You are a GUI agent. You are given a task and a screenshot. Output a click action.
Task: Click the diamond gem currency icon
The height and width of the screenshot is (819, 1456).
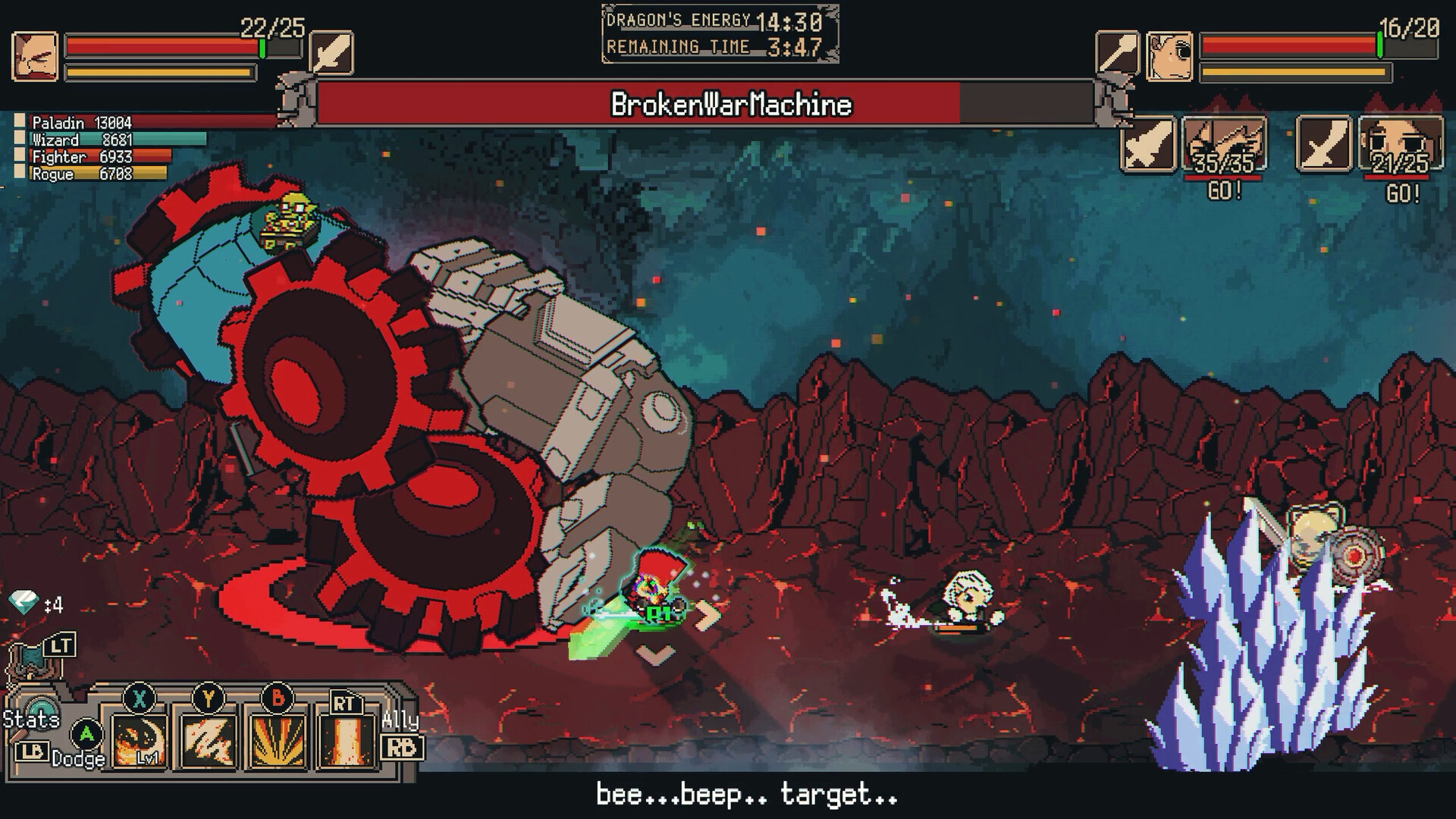coord(24,604)
